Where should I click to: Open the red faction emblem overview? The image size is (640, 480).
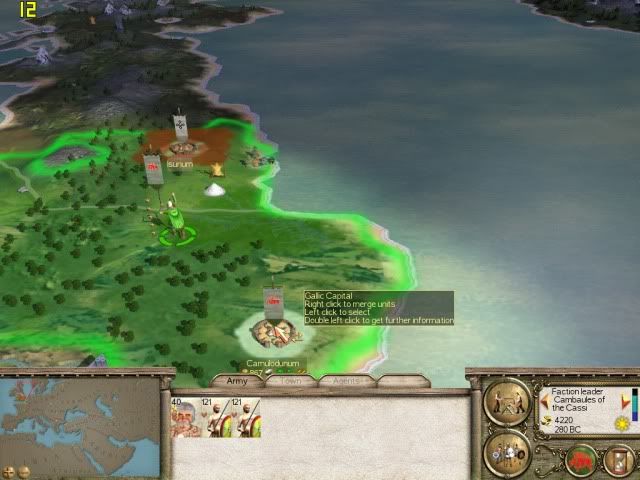point(582,461)
